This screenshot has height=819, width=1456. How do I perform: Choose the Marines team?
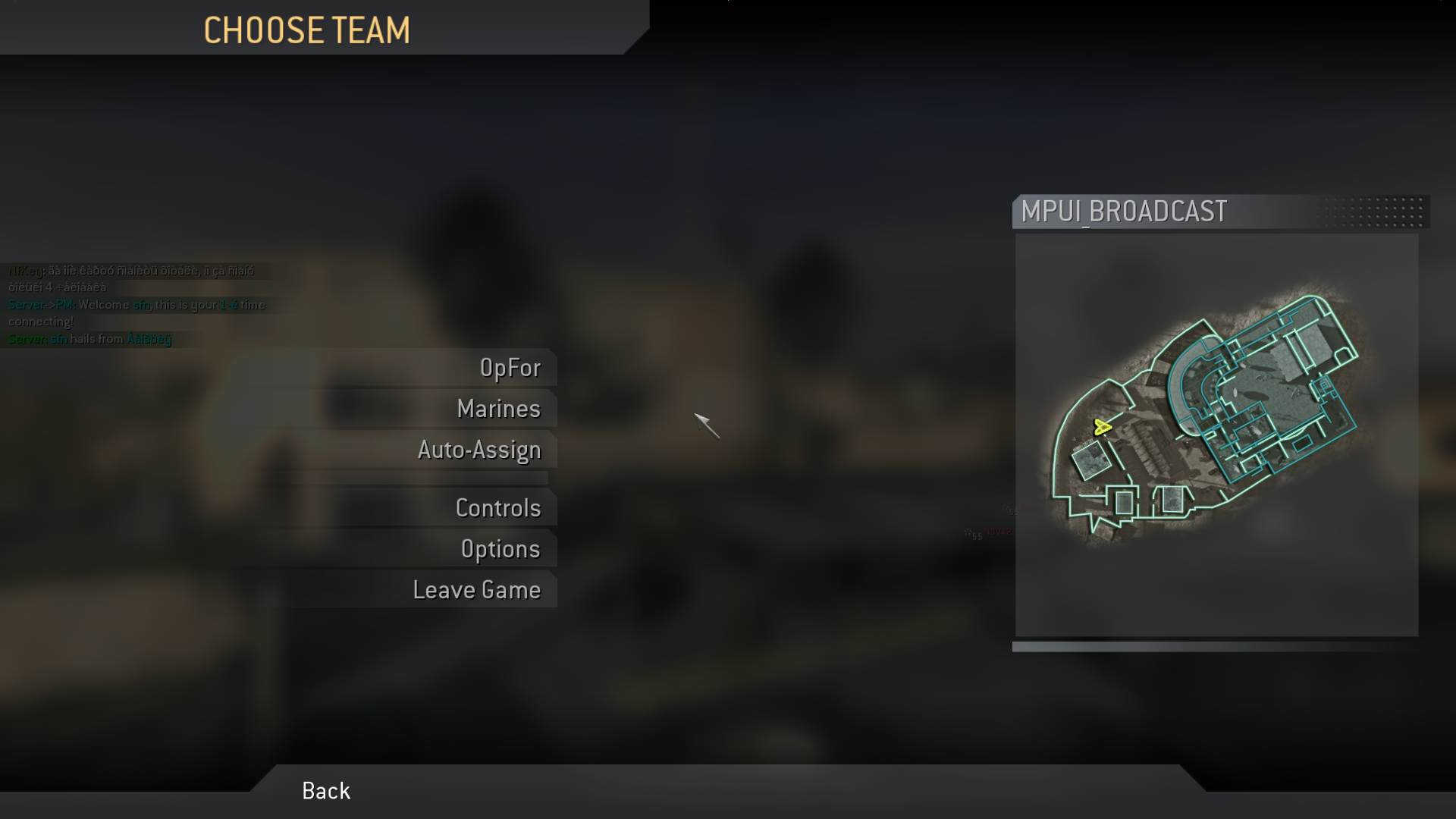tap(498, 409)
